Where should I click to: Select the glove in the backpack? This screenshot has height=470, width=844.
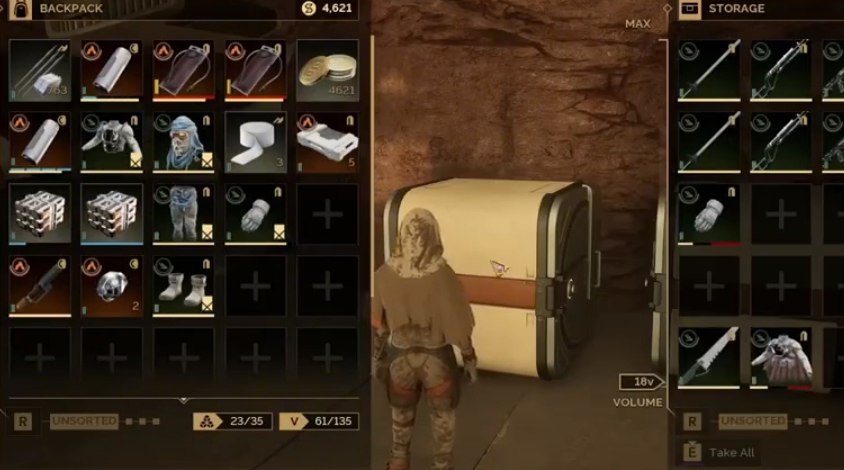click(256, 214)
